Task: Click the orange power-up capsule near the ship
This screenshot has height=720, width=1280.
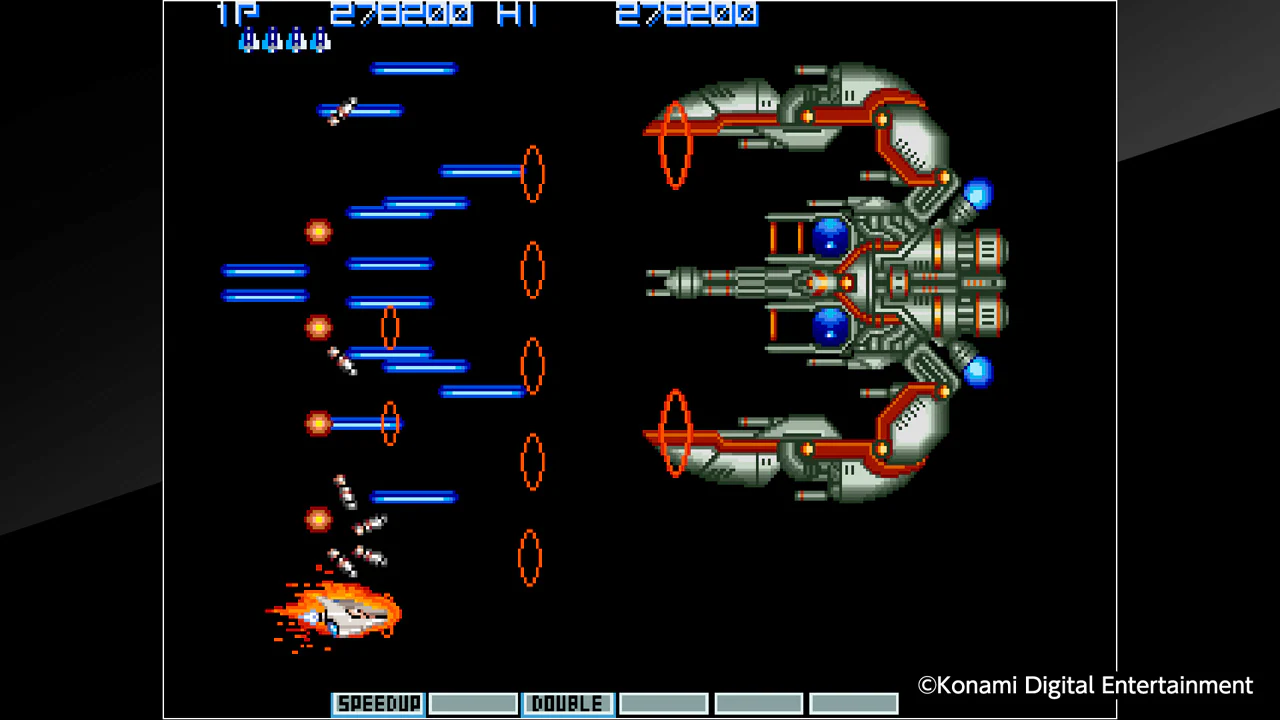Action: (318, 517)
